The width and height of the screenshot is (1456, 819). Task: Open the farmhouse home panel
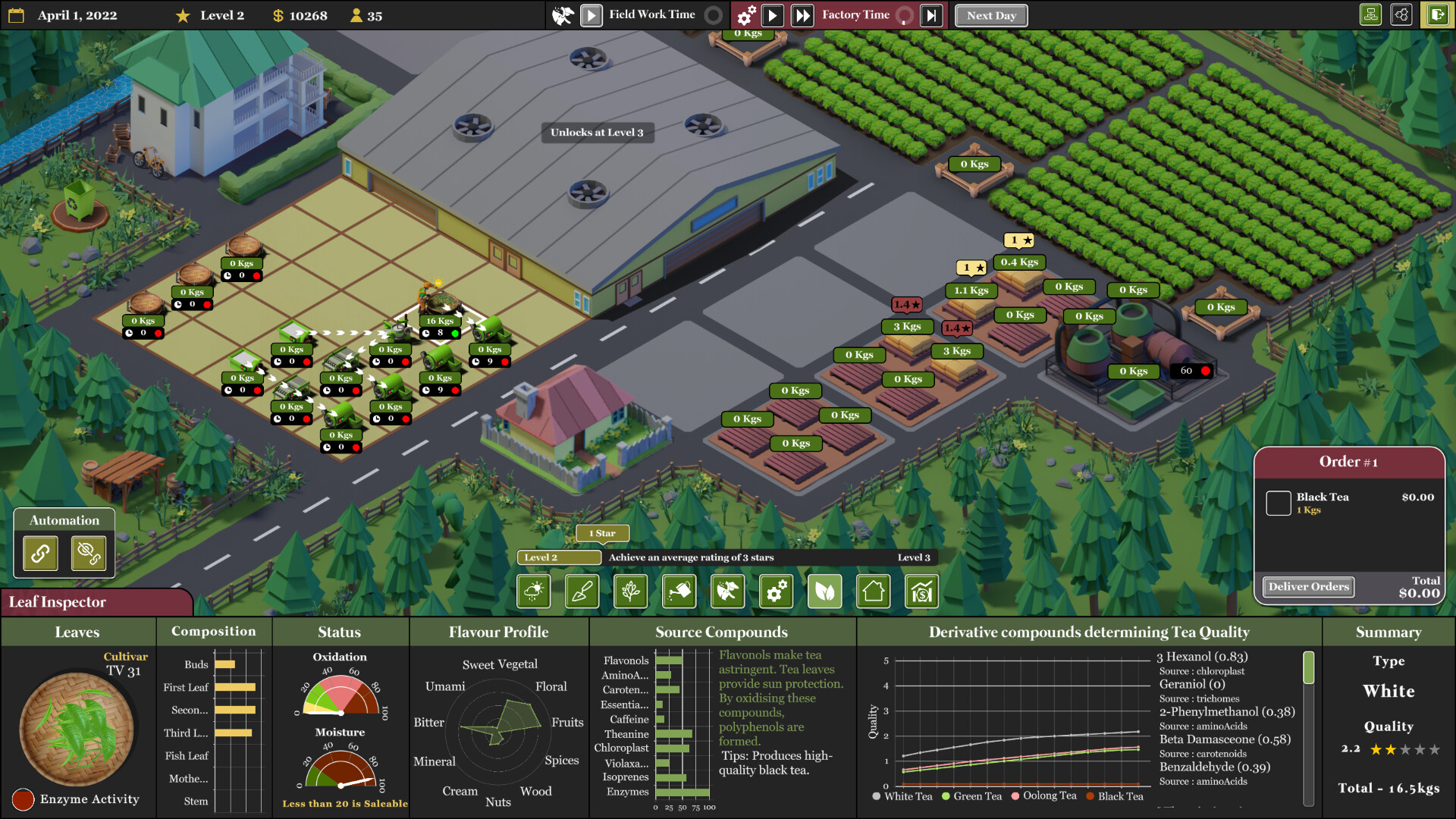[x=873, y=591]
